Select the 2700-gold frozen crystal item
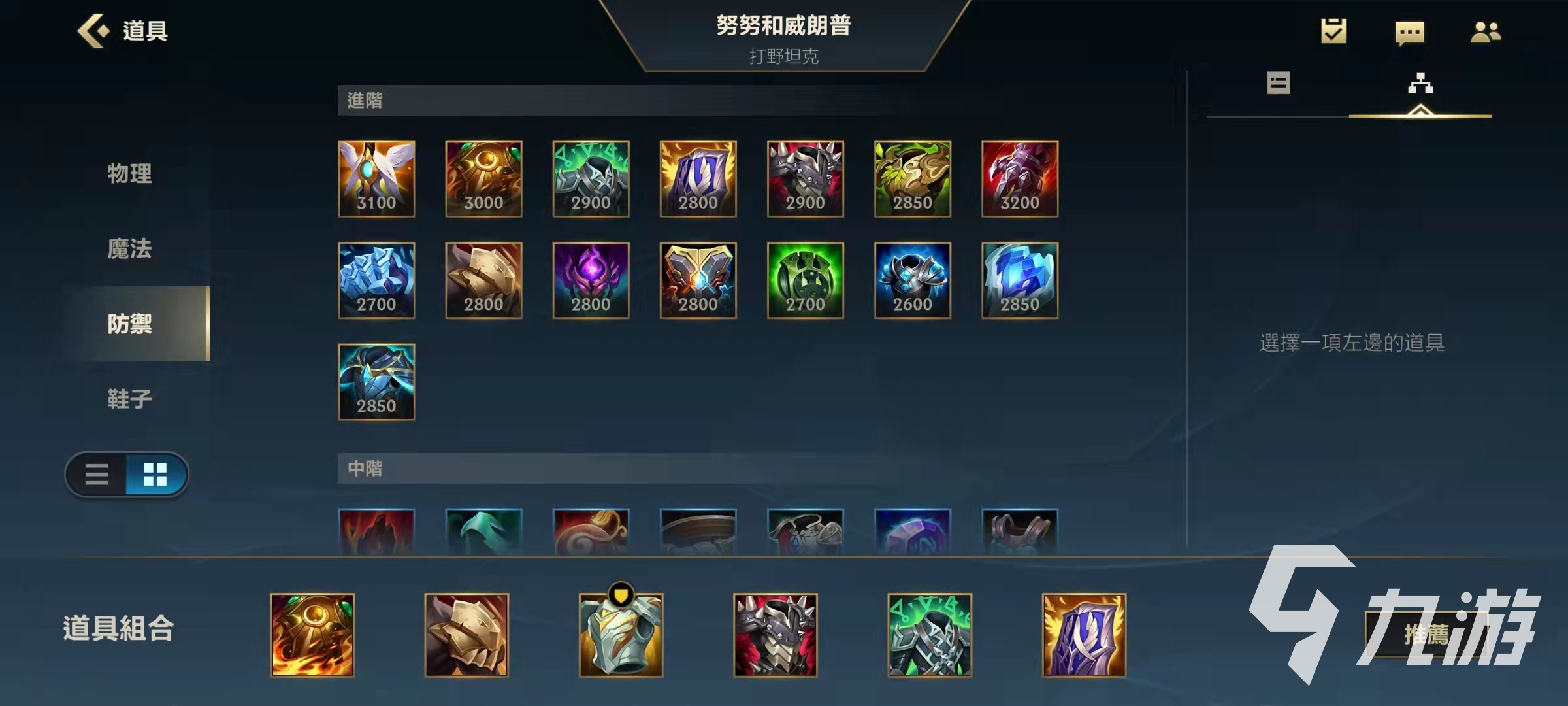 pyautogui.click(x=377, y=280)
